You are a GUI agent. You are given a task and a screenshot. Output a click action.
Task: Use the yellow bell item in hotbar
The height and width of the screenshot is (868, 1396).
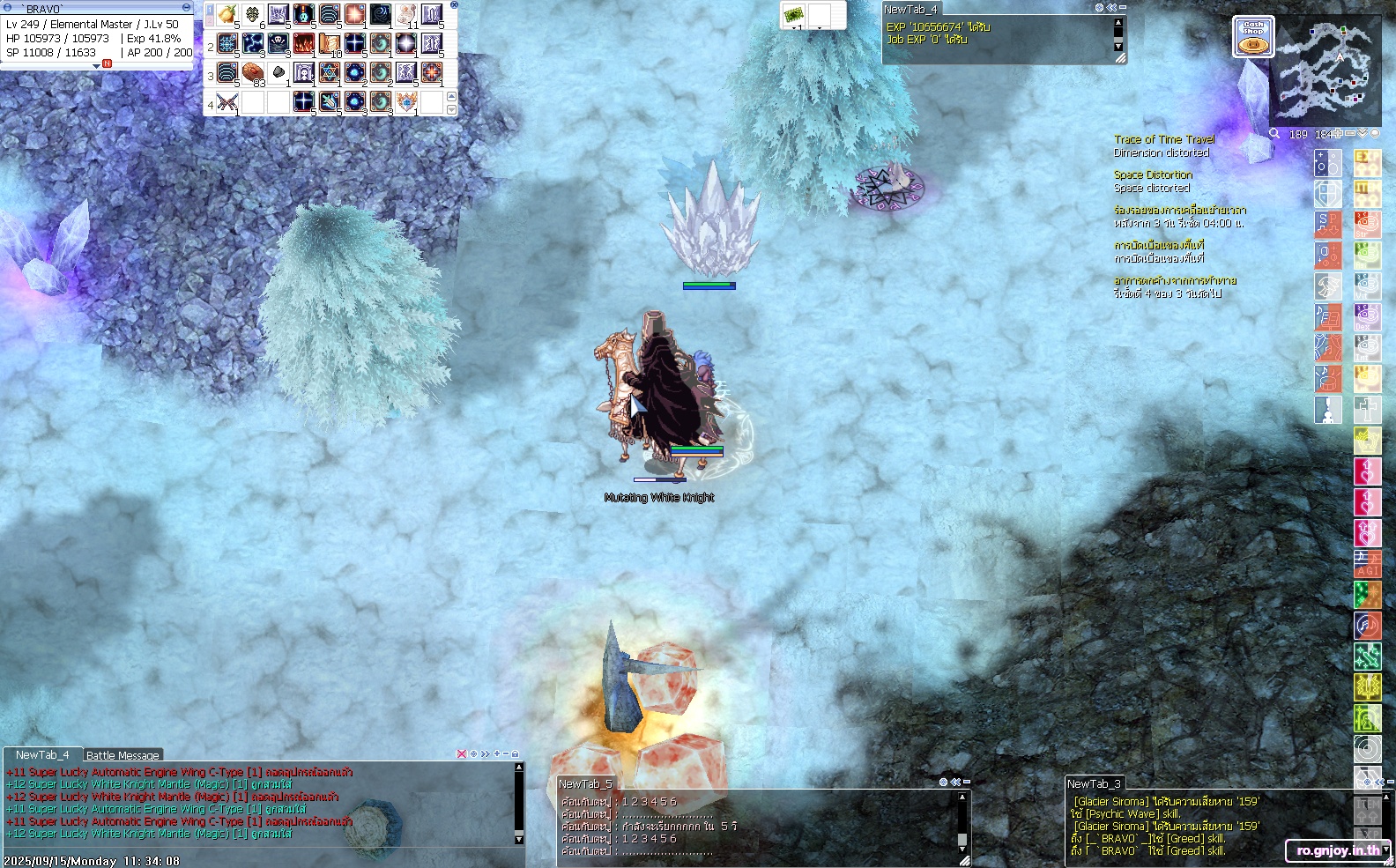tap(227, 15)
